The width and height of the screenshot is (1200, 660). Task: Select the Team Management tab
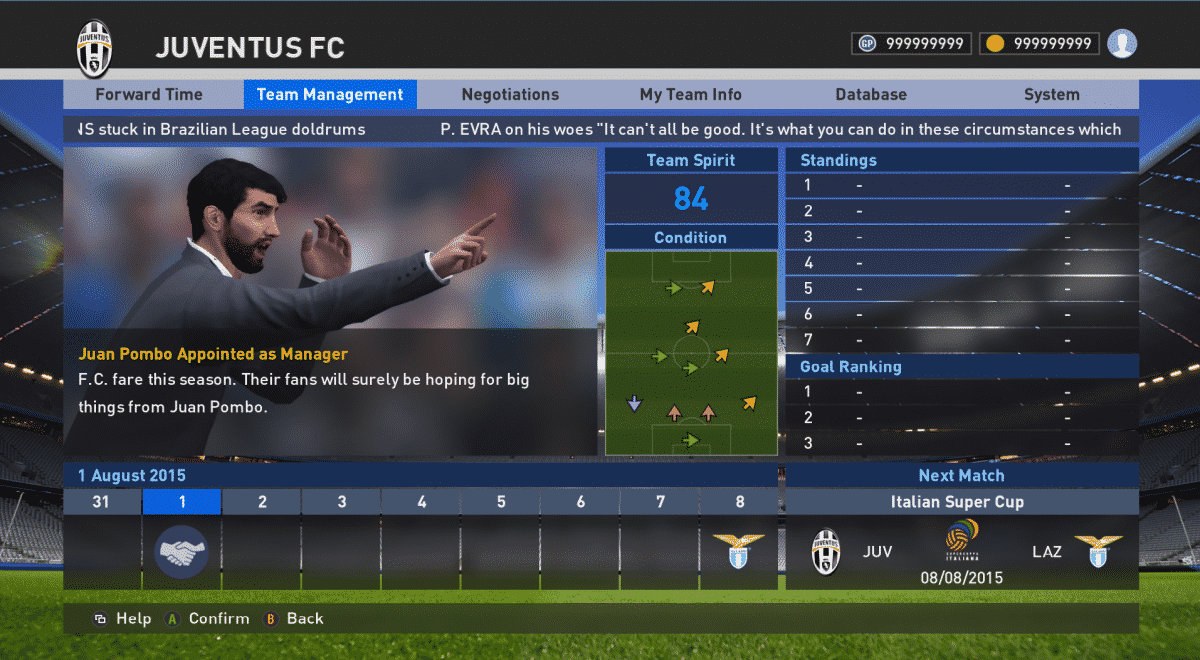click(330, 95)
